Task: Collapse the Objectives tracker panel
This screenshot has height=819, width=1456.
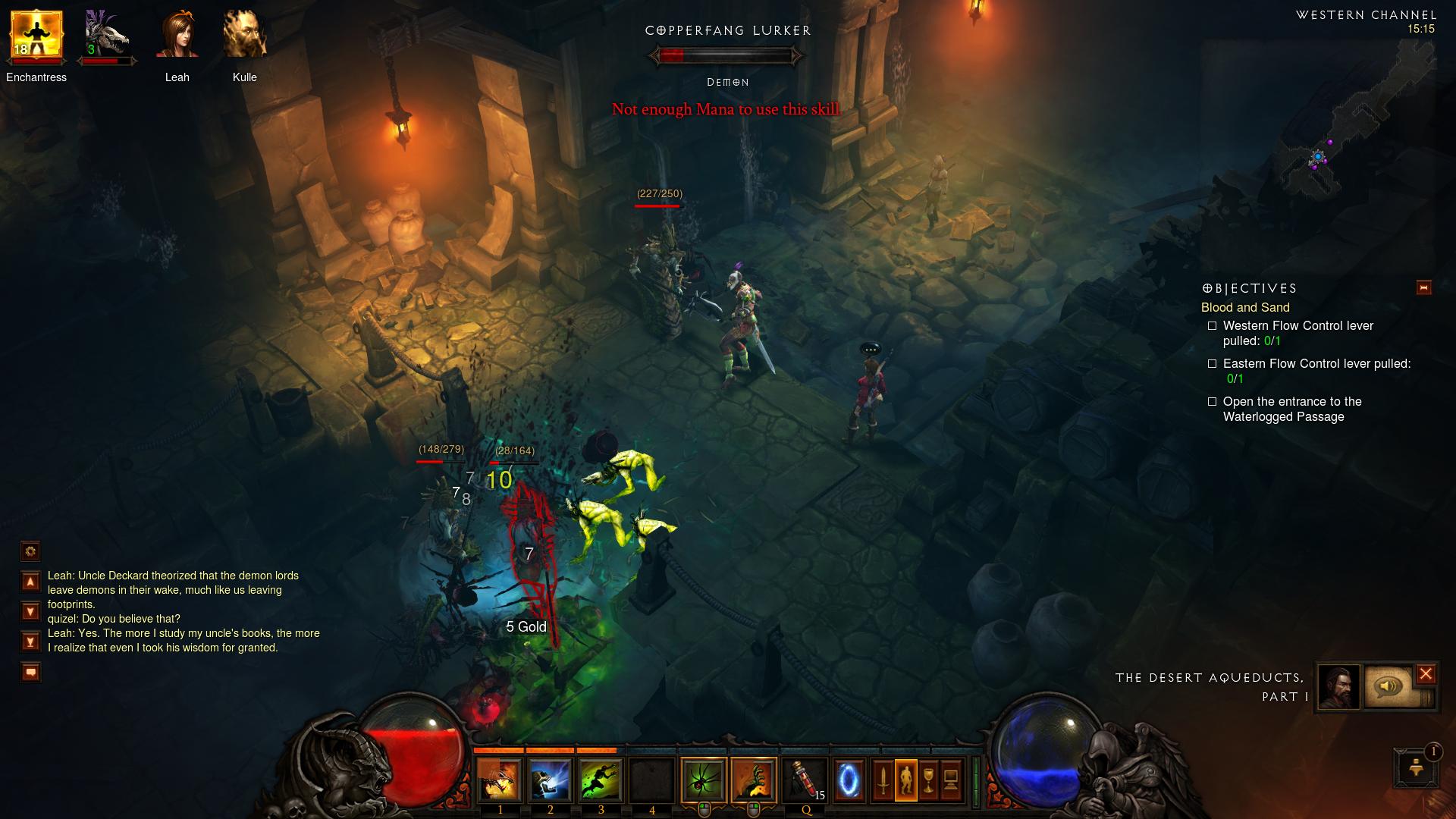Action: pyautogui.click(x=1423, y=287)
